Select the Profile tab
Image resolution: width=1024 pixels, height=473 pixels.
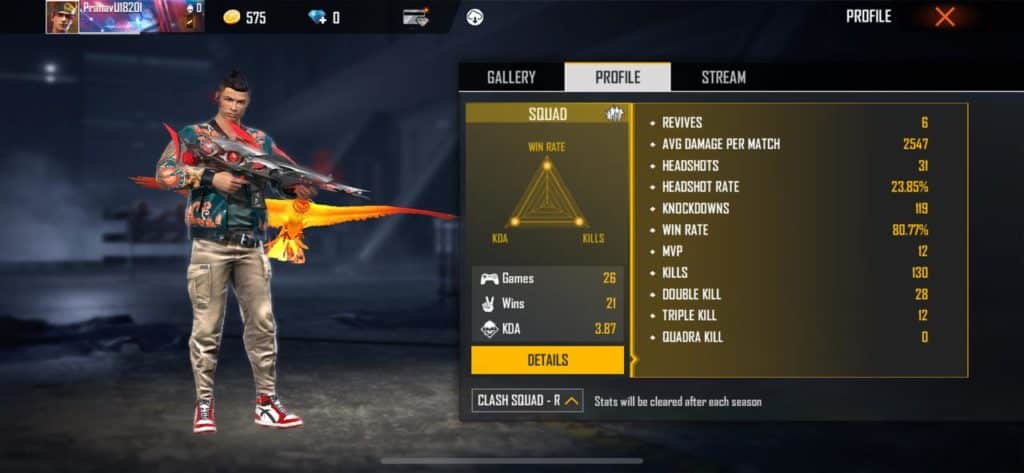[617, 77]
